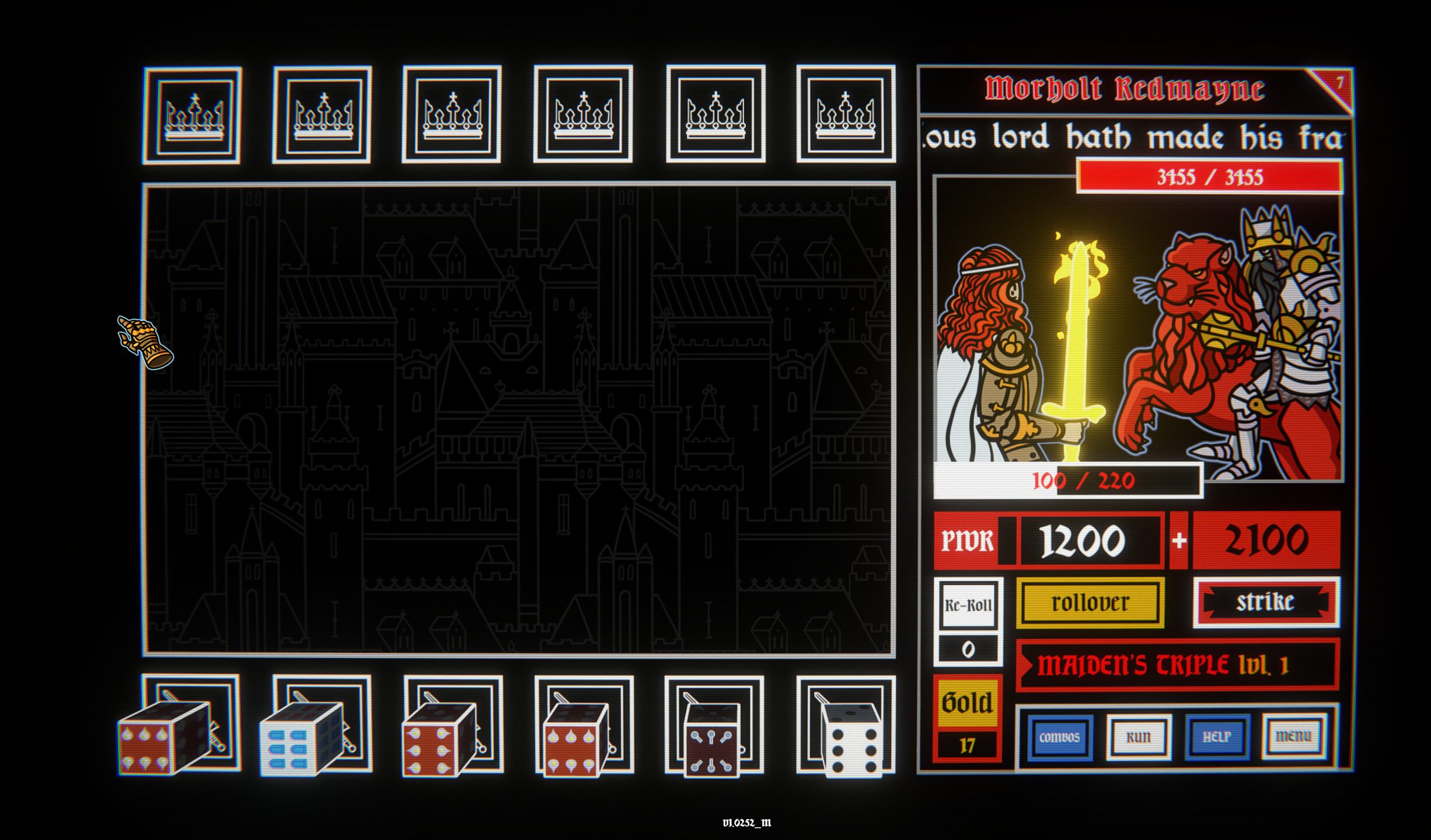Click the Run button
1431x840 pixels.
coord(1138,737)
